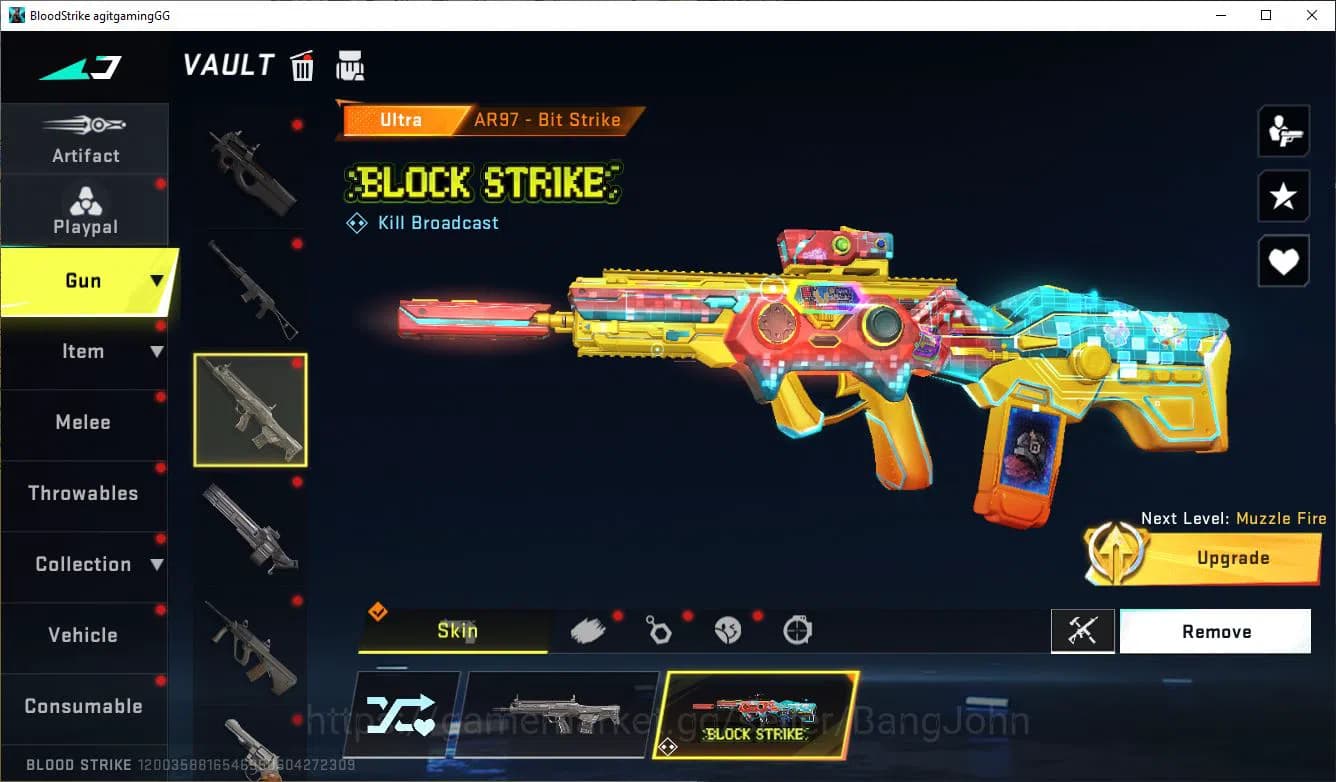Collapse the Gun category dropdown arrow

tap(156, 281)
